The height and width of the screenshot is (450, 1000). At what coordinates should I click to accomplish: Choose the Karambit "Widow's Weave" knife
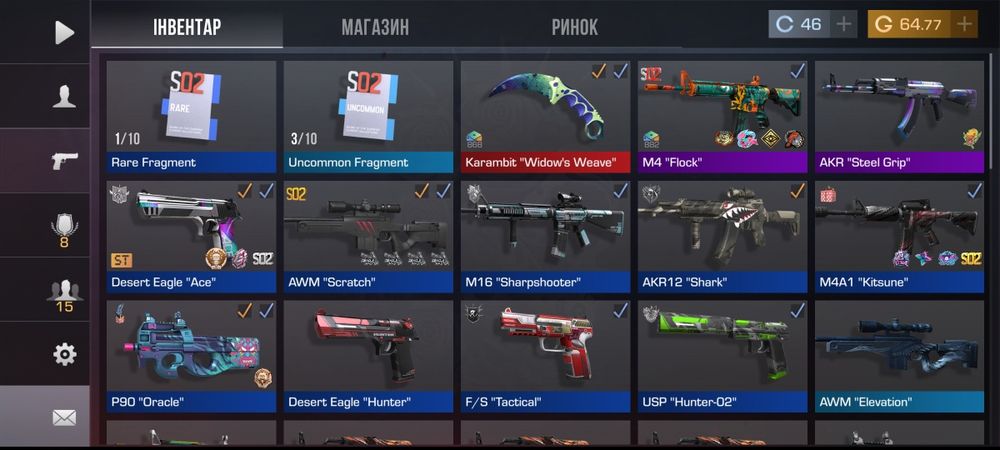click(x=545, y=116)
